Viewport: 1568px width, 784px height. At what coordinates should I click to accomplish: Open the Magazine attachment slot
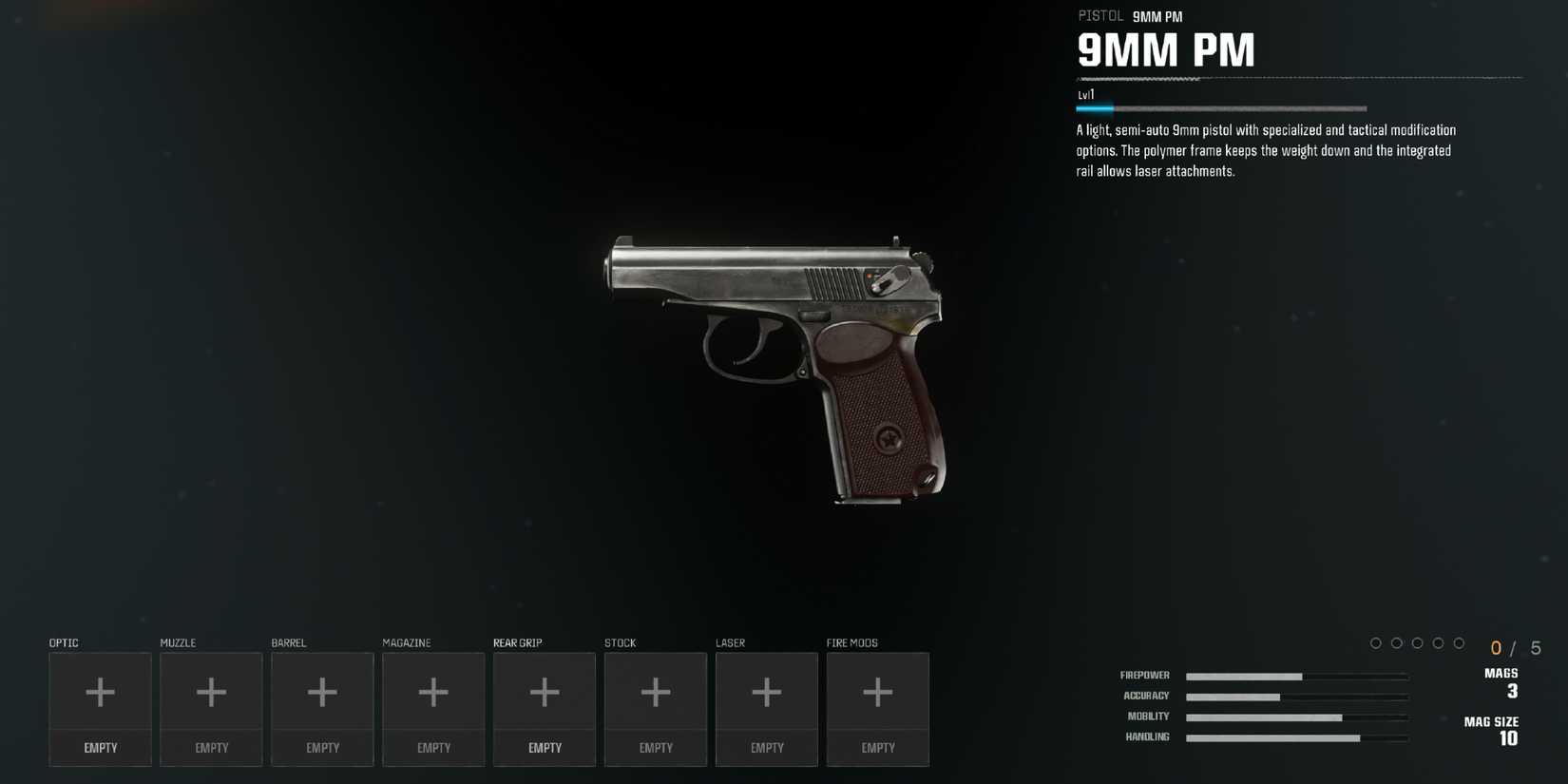(433, 691)
